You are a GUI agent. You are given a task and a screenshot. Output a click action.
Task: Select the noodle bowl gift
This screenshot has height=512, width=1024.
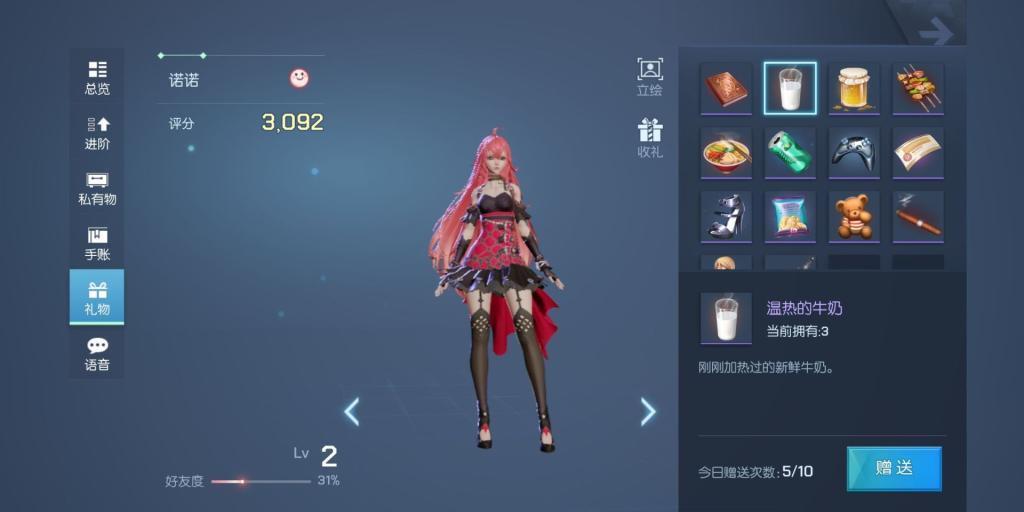point(726,153)
